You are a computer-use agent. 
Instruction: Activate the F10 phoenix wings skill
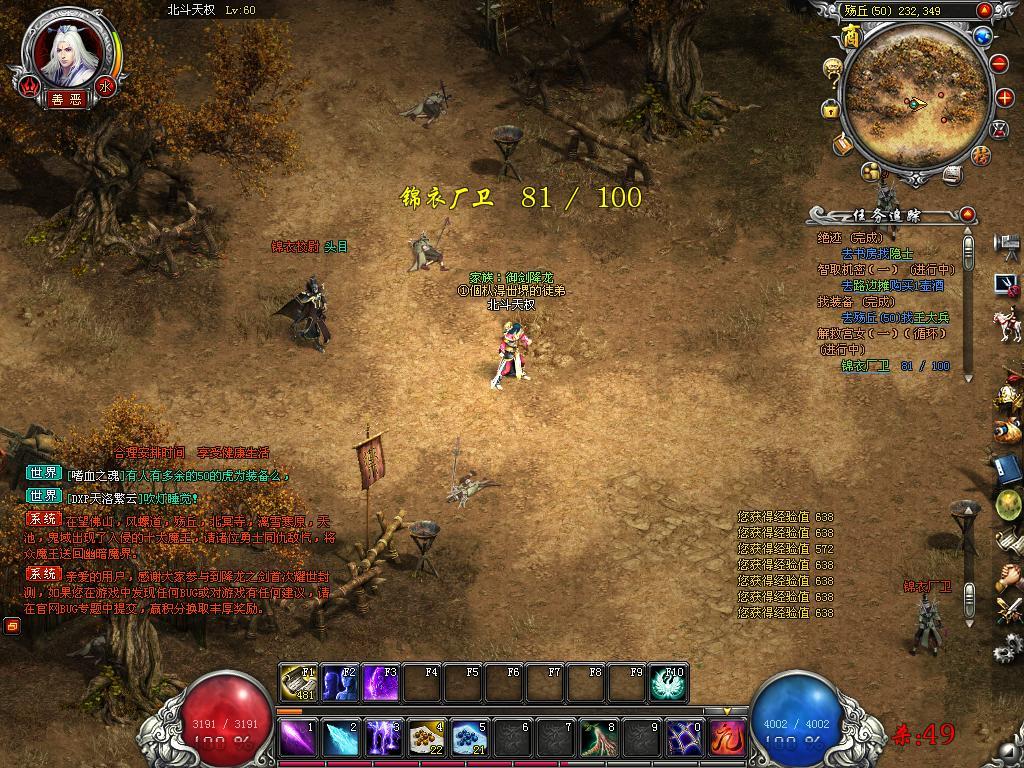(668, 683)
